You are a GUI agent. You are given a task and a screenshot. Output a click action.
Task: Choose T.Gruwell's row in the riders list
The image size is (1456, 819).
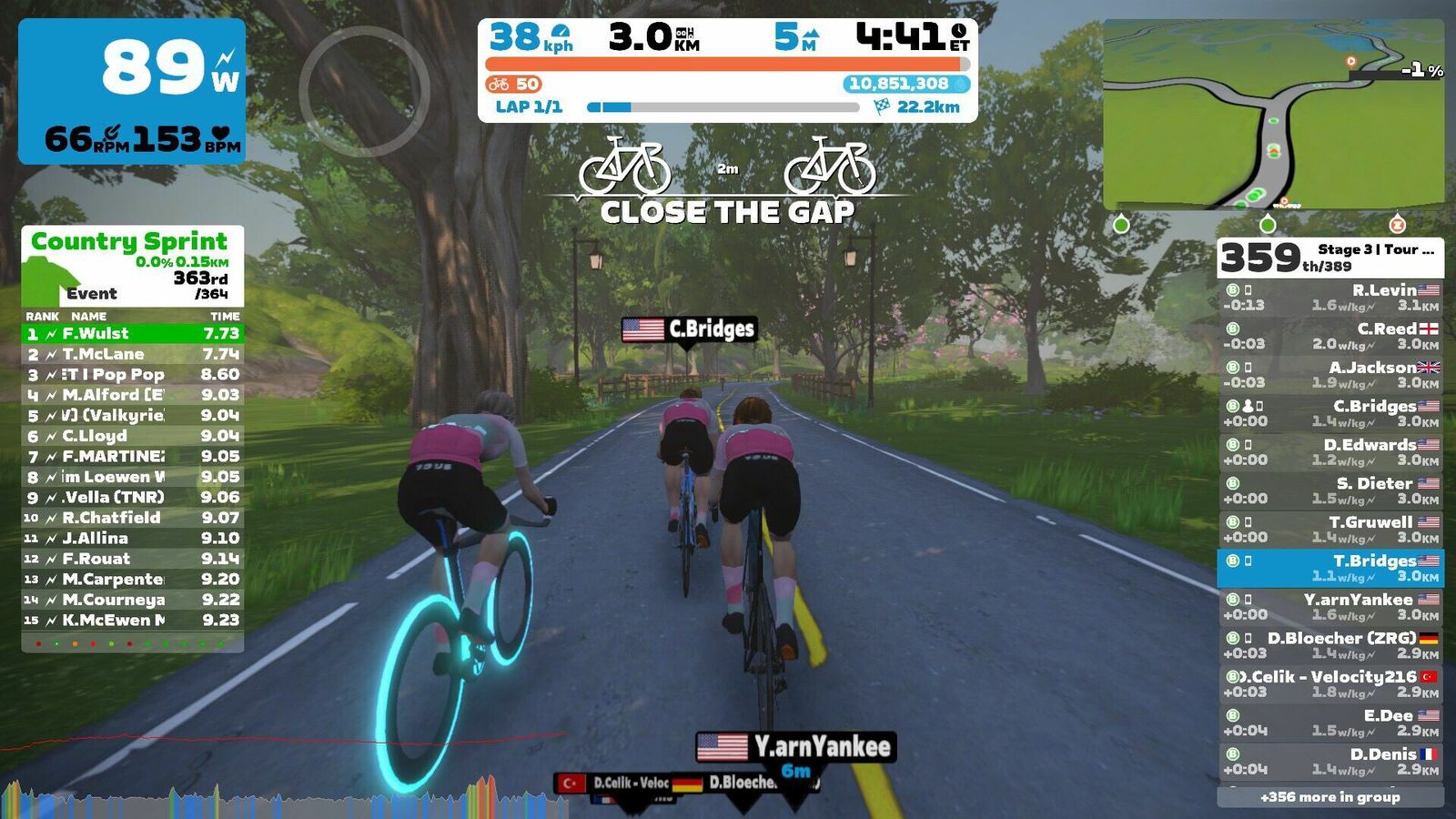tap(1330, 530)
